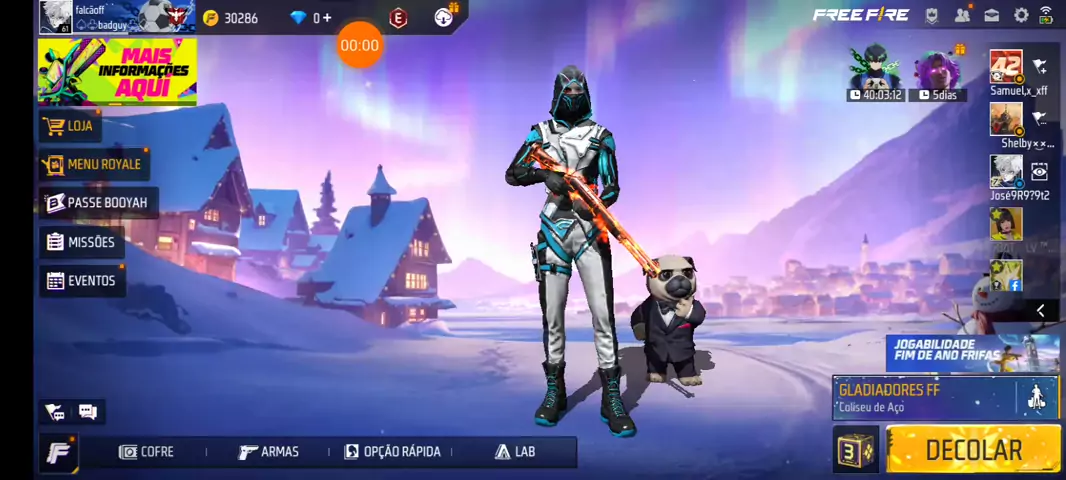Screen dimensions: 1066x480
Task: Open the settings gear icon
Action: [x=1021, y=15]
